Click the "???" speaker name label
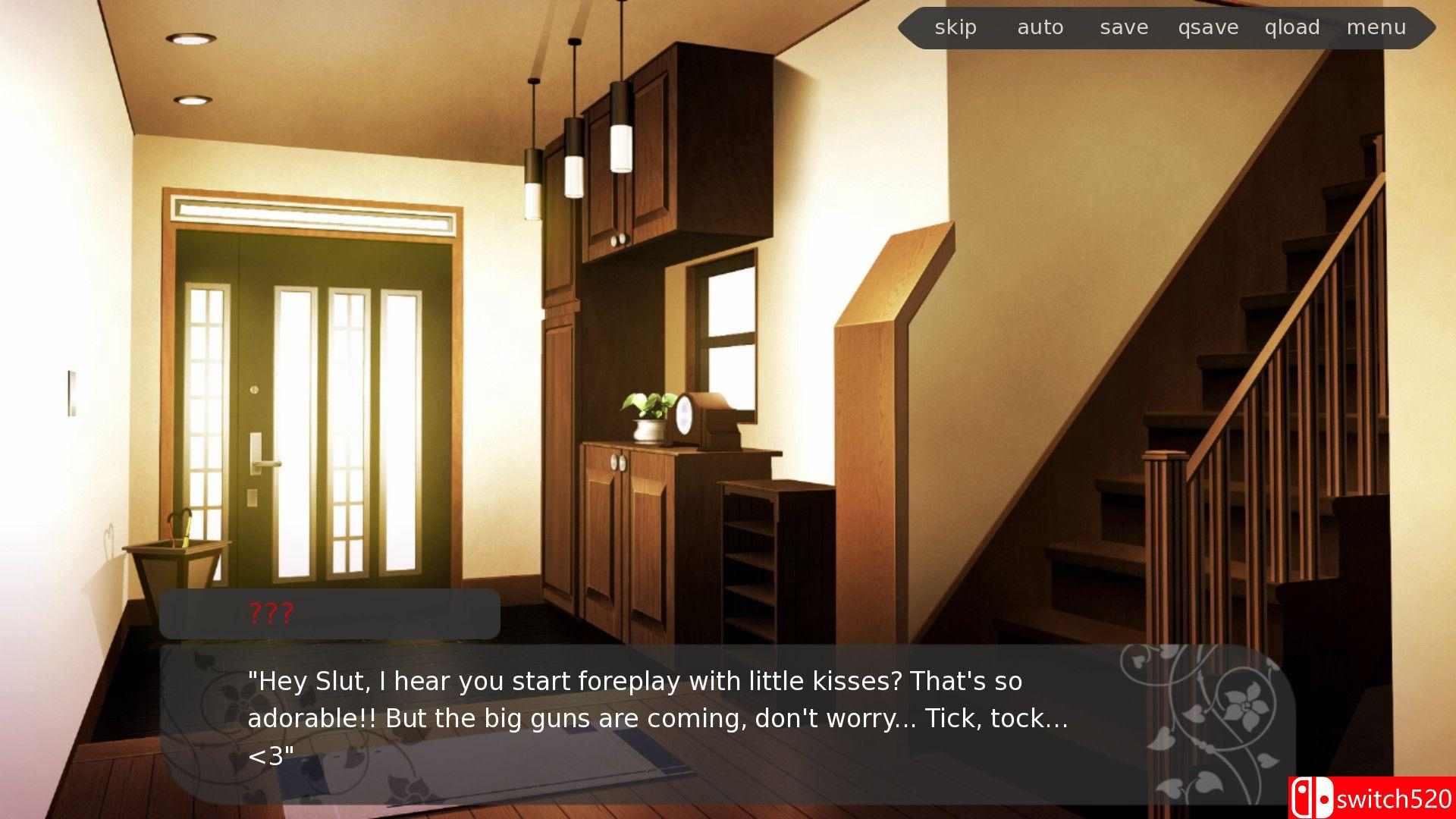1456x819 pixels. (270, 613)
